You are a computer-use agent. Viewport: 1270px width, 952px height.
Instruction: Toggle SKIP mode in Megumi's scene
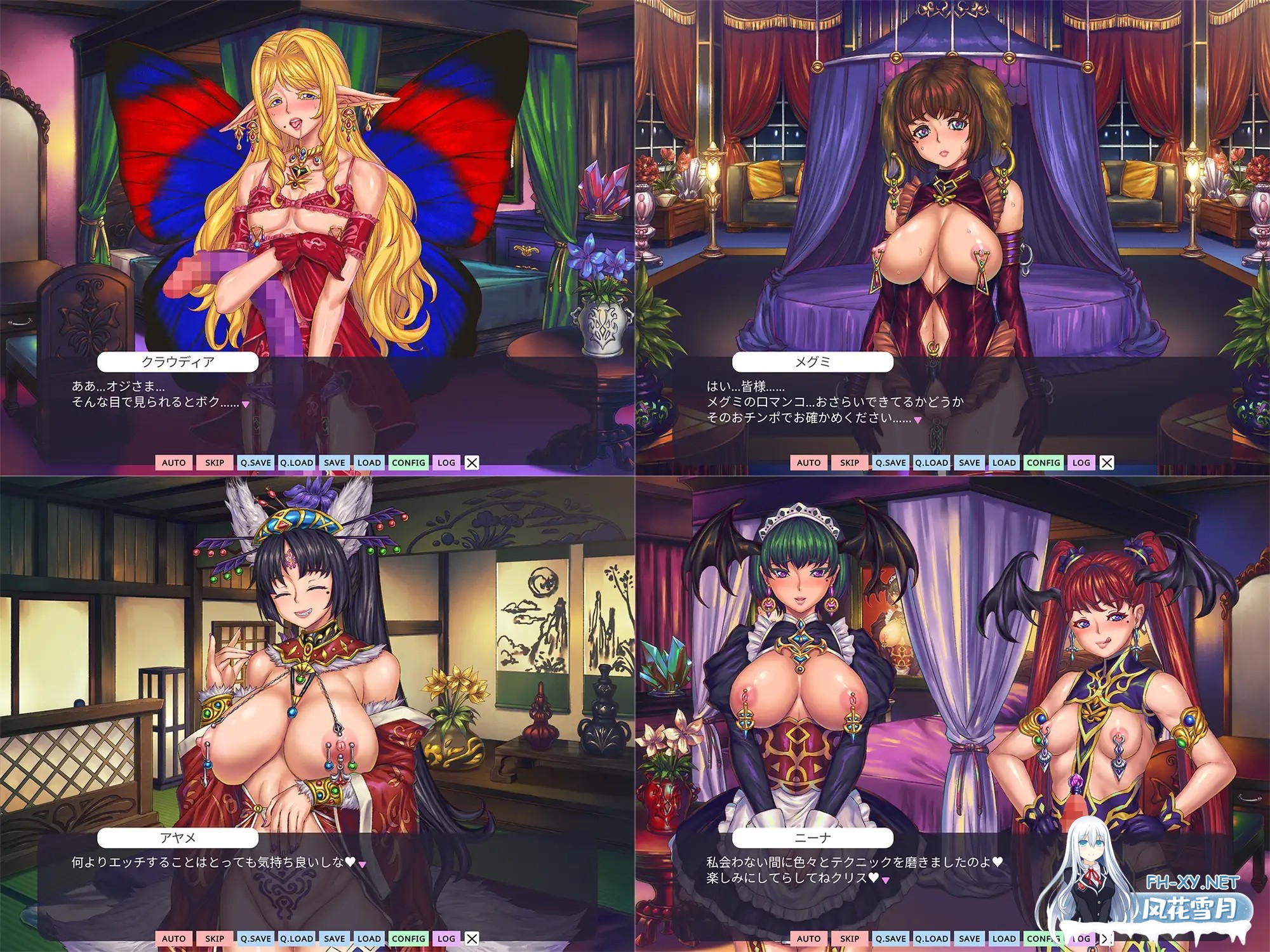850,463
